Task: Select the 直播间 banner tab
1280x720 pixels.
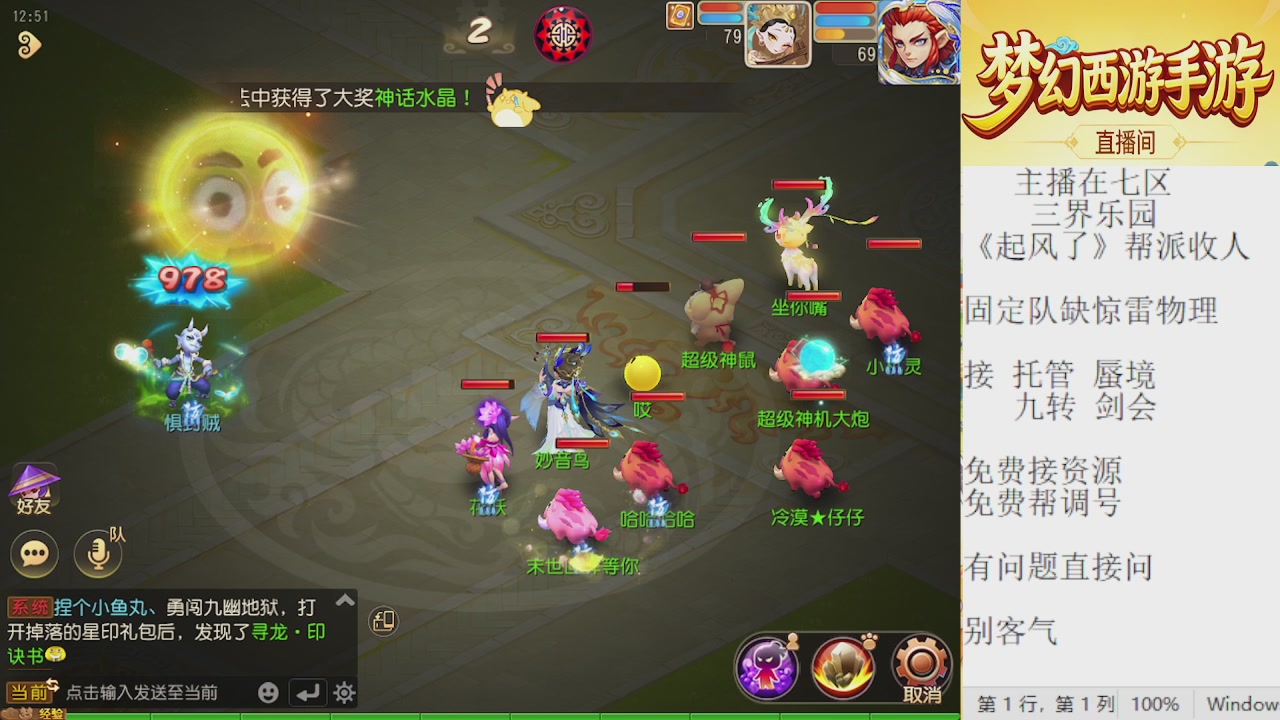Action: (1126, 143)
